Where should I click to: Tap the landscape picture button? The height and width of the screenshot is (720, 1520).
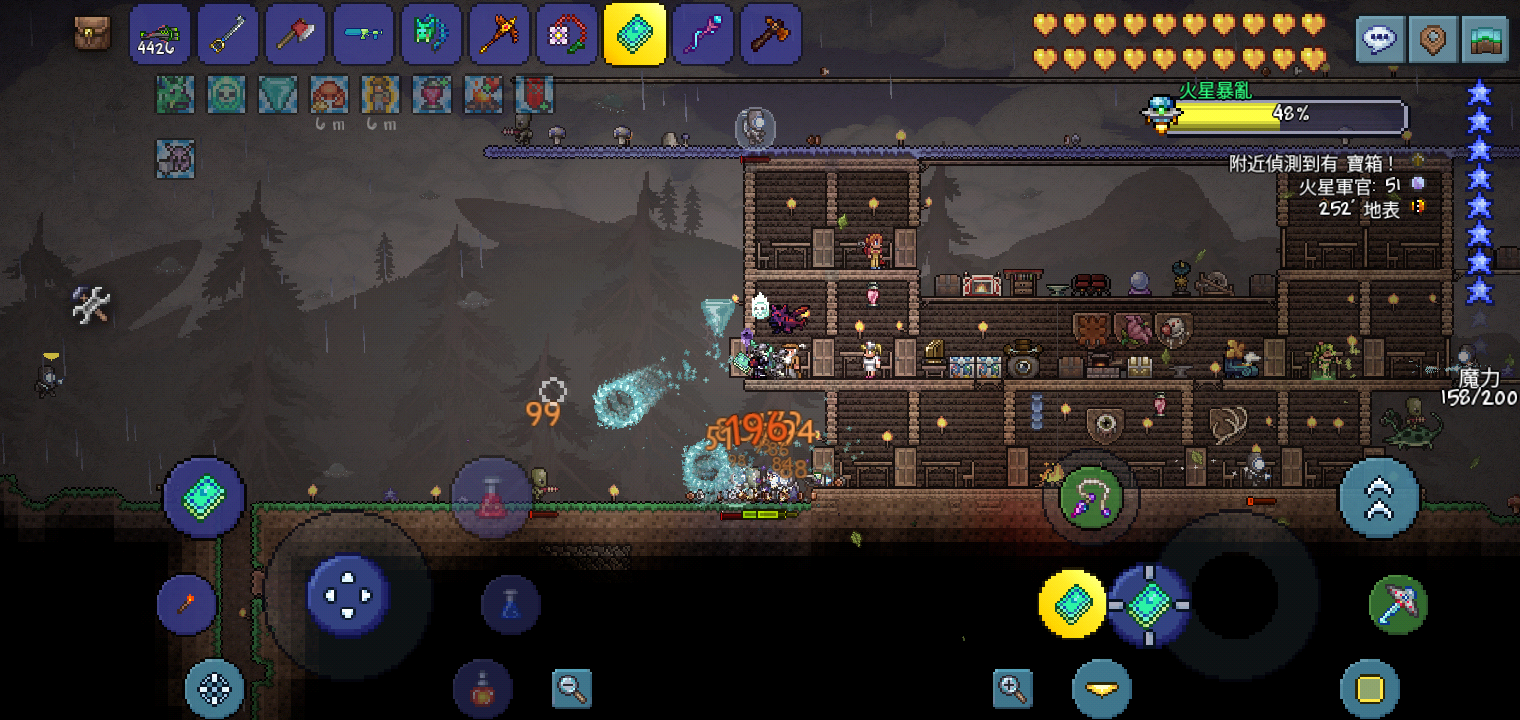pos(1485,40)
